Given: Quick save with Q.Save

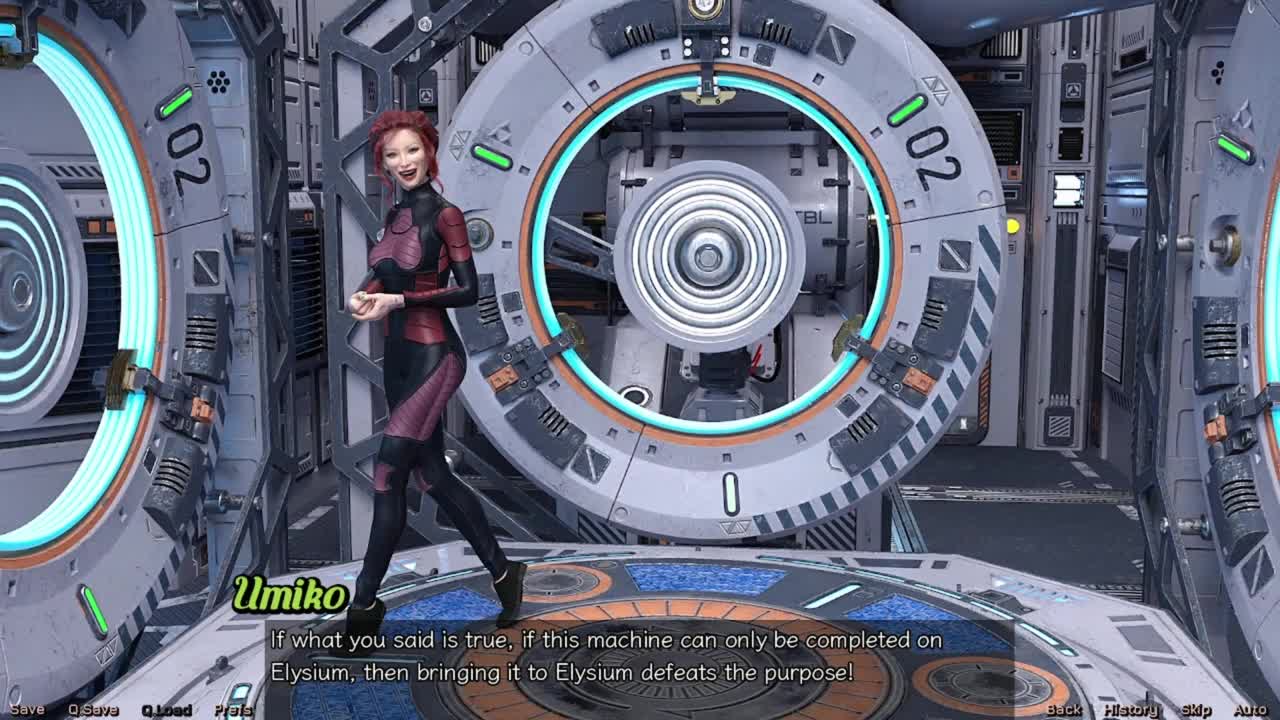Looking at the screenshot, I should point(93,710).
